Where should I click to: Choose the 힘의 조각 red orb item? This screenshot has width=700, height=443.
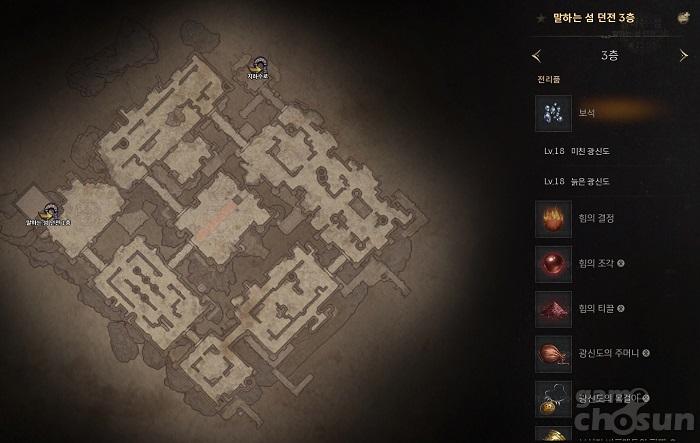point(553,264)
